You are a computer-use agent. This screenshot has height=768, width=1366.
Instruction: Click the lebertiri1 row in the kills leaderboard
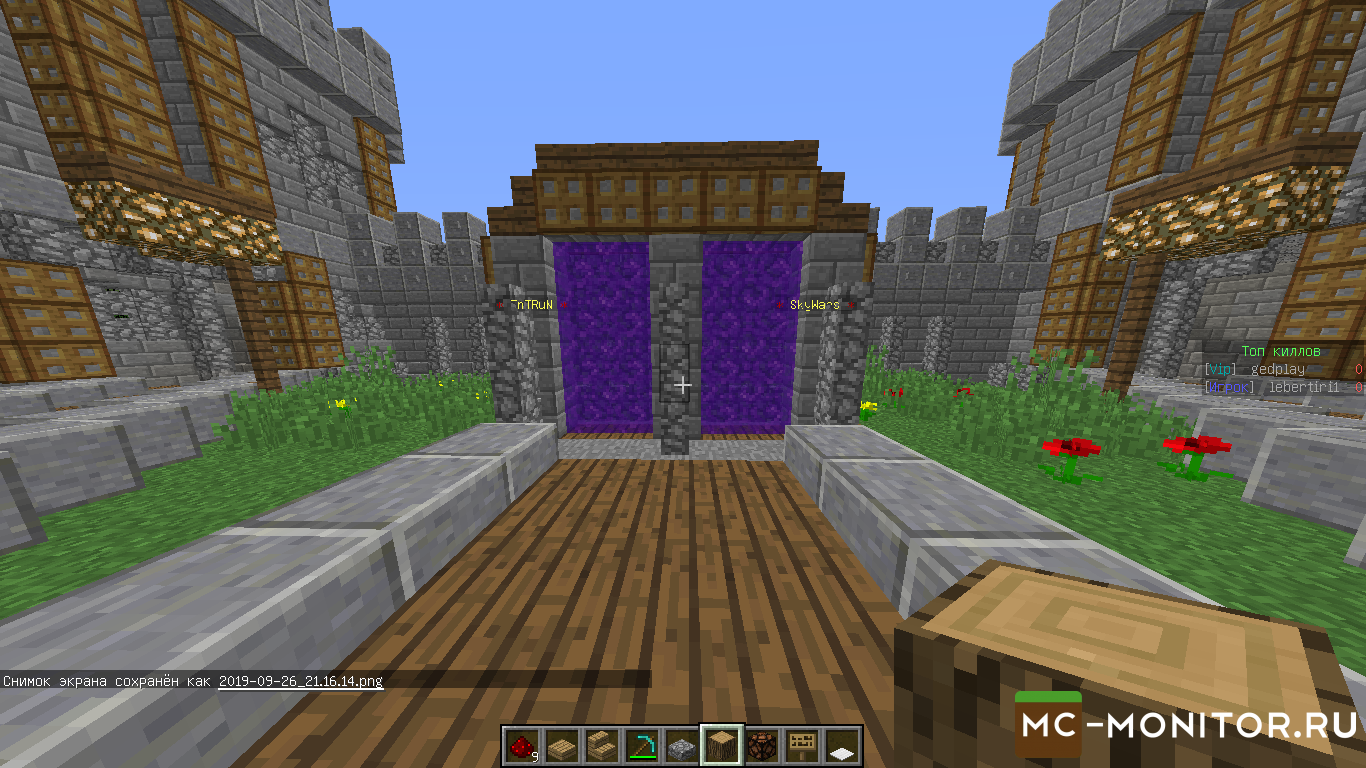pos(1282,386)
